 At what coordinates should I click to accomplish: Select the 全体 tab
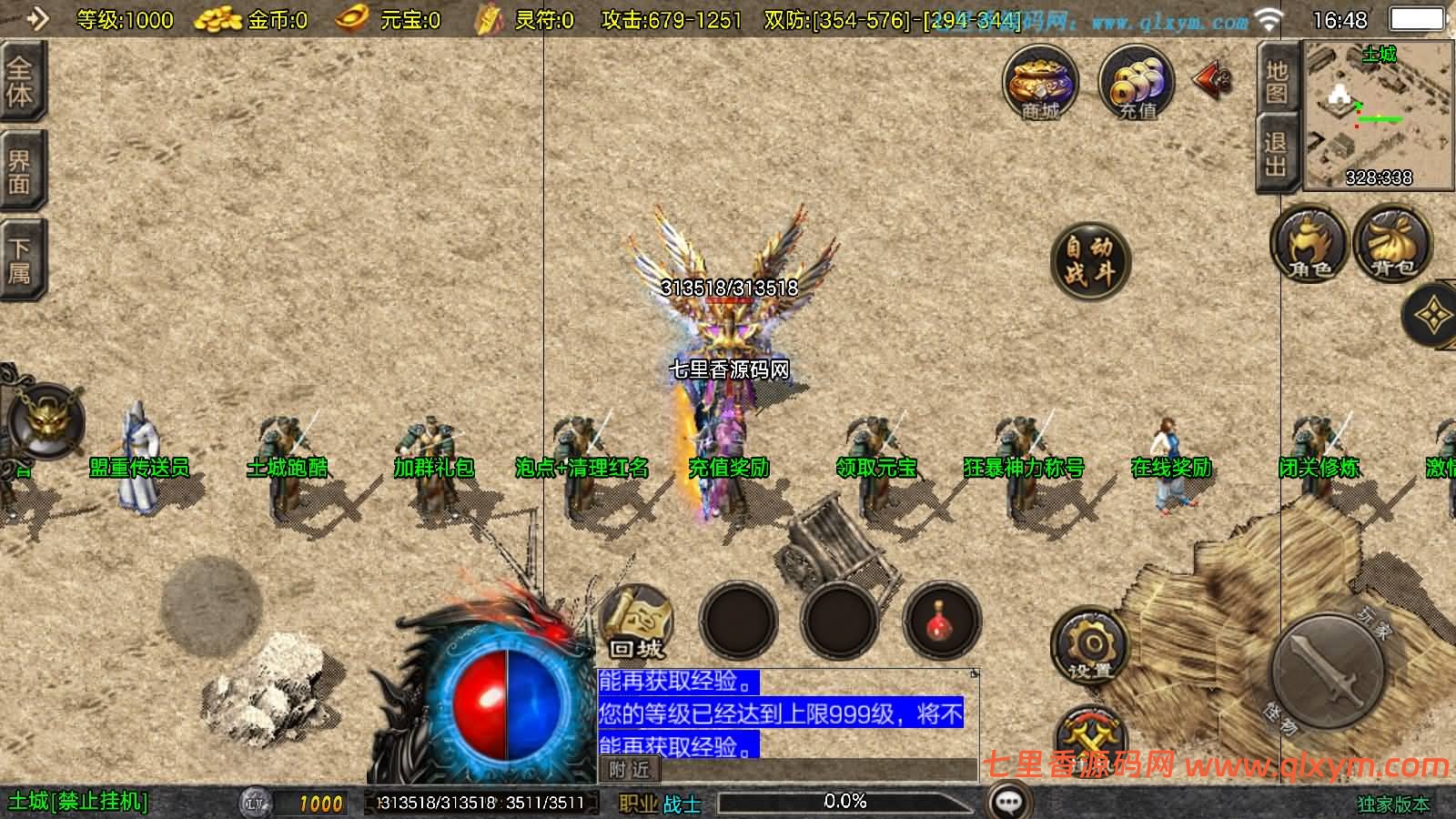pyautogui.click(x=20, y=82)
